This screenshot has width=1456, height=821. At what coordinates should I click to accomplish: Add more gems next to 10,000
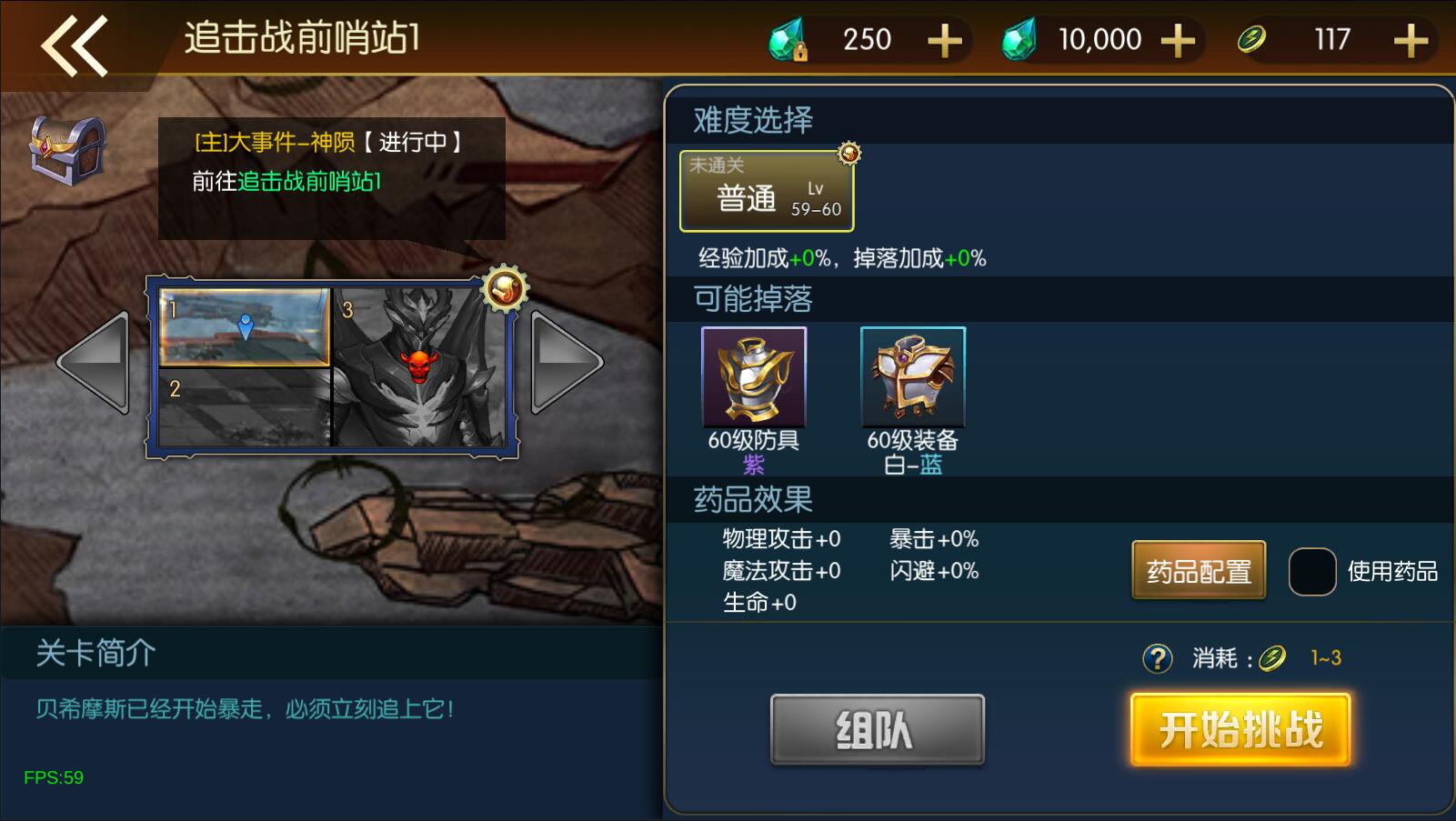pyautogui.click(x=1178, y=41)
